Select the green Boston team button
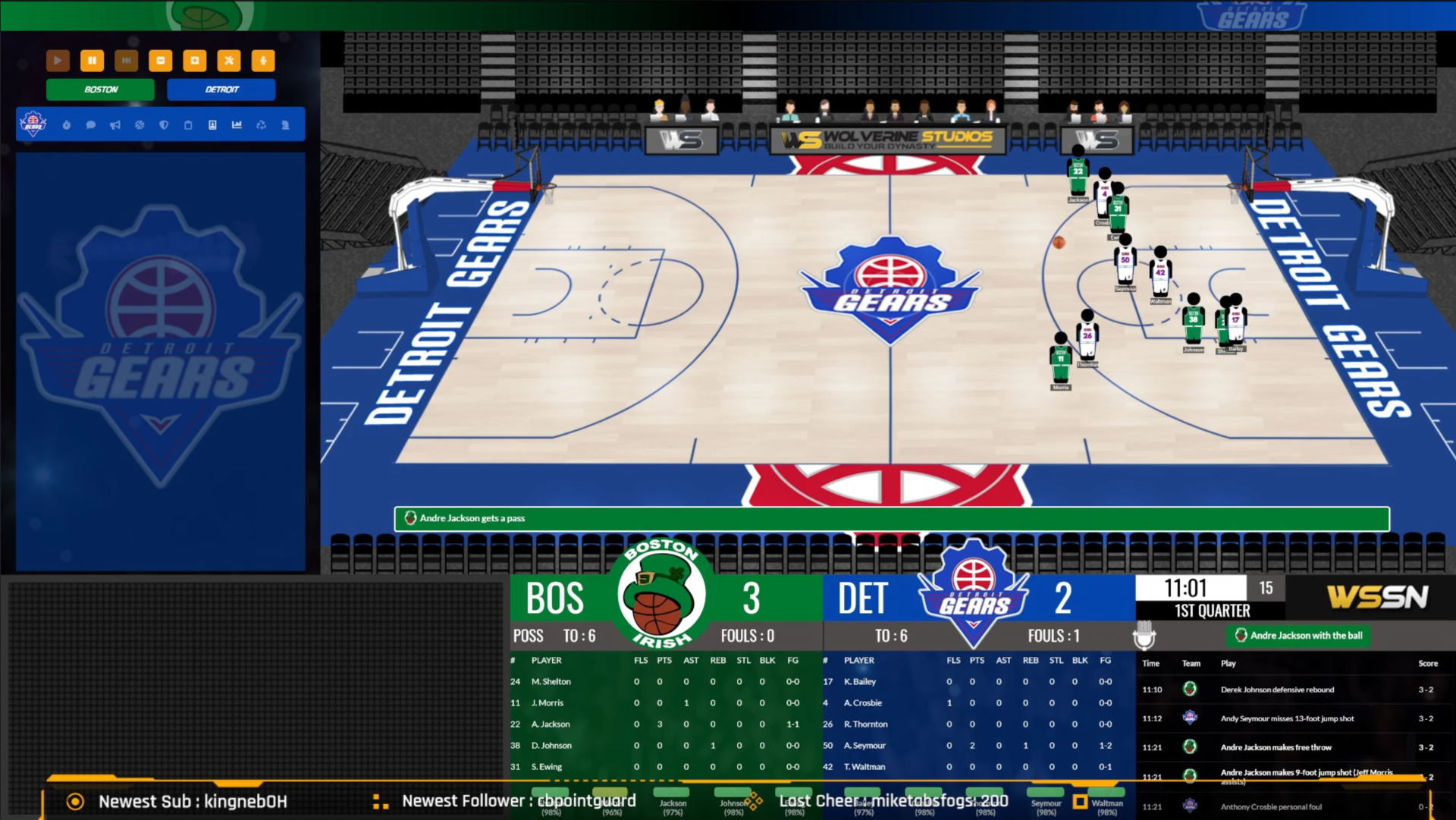Image resolution: width=1456 pixels, height=820 pixels. click(100, 90)
